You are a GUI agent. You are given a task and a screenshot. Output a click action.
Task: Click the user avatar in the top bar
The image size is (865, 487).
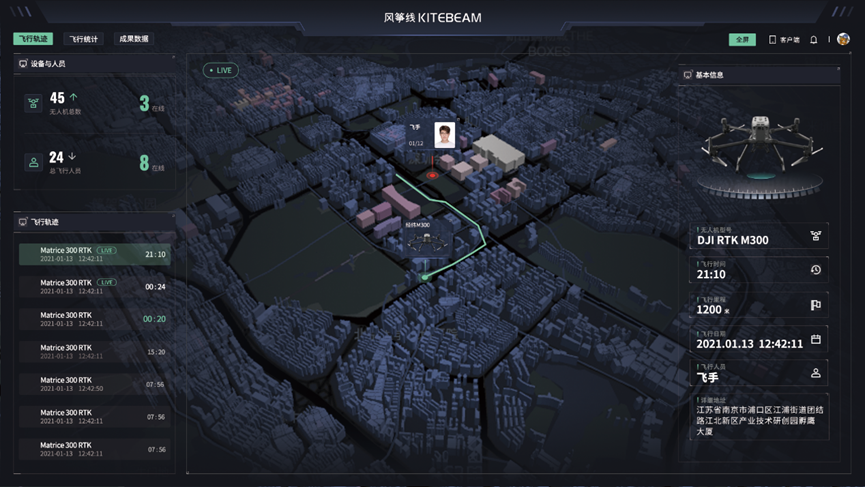tap(843, 40)
